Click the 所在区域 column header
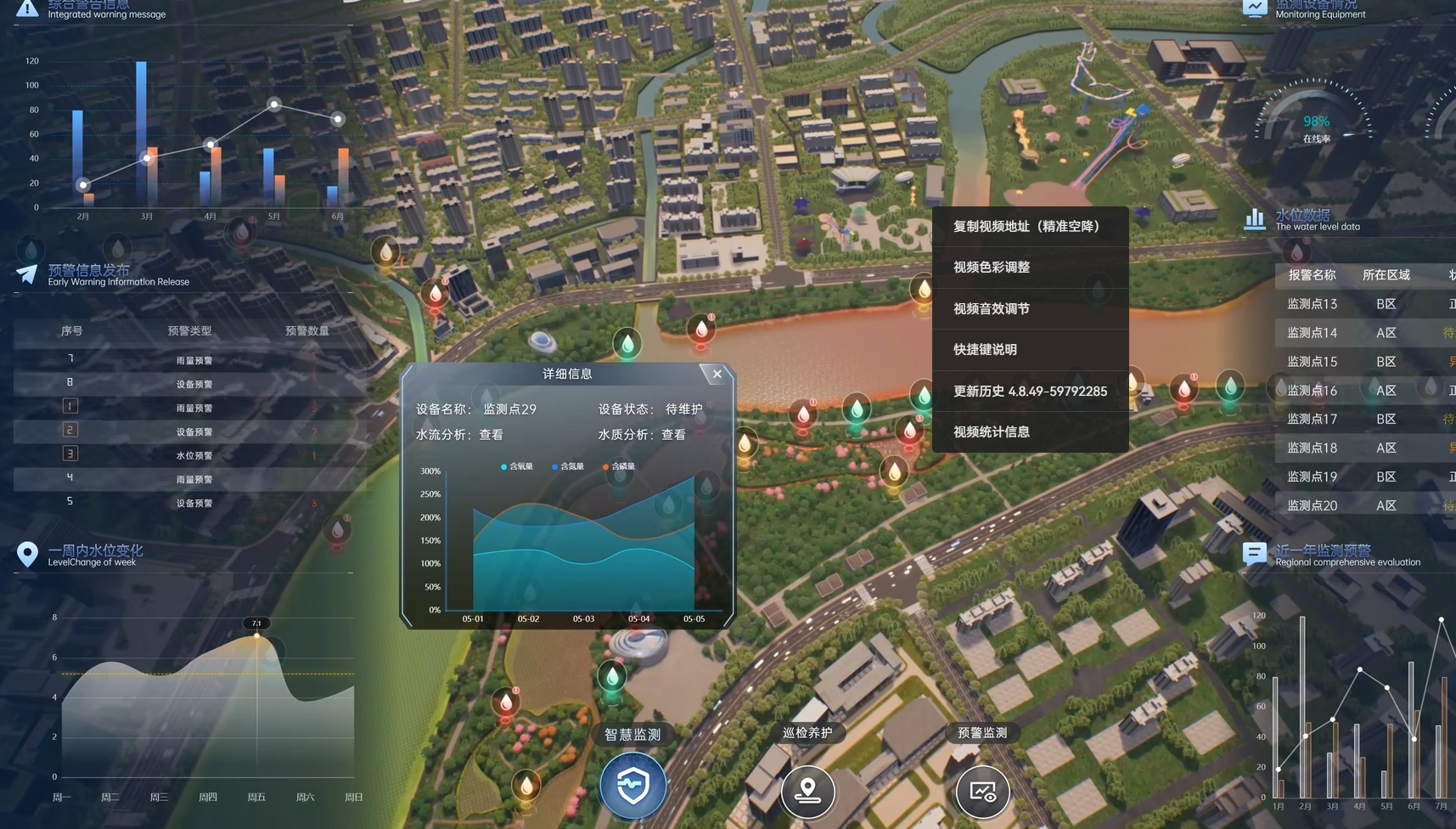1456x829 pixels. (x=1386, y=275)
